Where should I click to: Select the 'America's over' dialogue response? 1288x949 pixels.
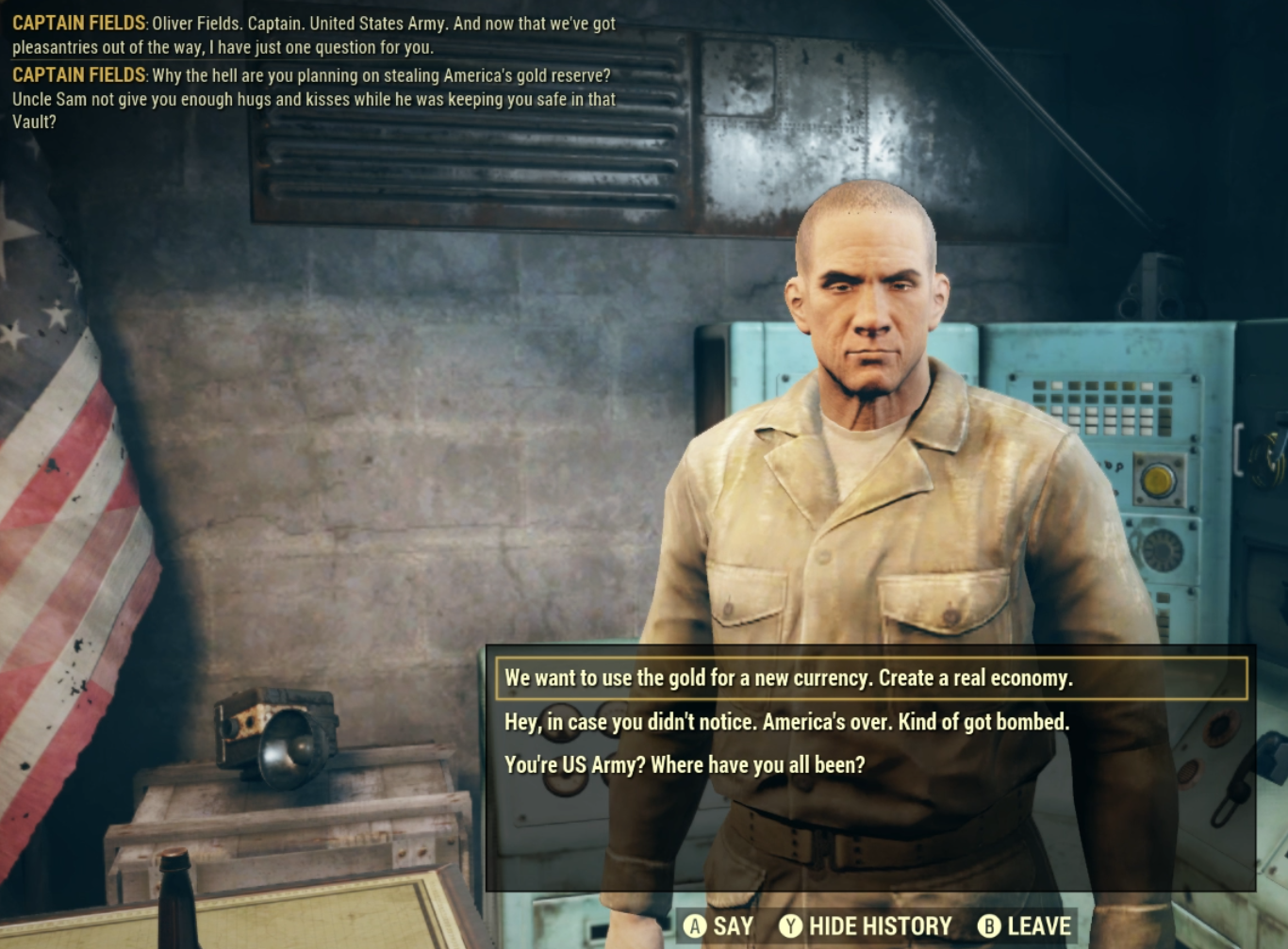786,722
